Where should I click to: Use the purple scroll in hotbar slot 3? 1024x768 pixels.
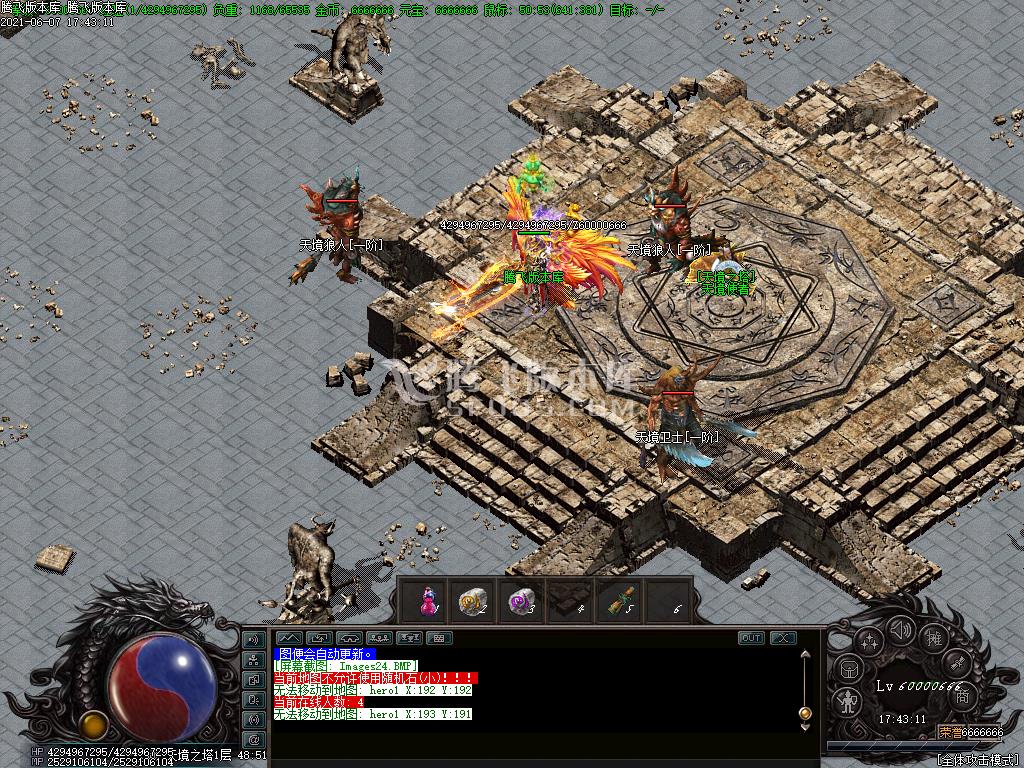tap(520, 601)
